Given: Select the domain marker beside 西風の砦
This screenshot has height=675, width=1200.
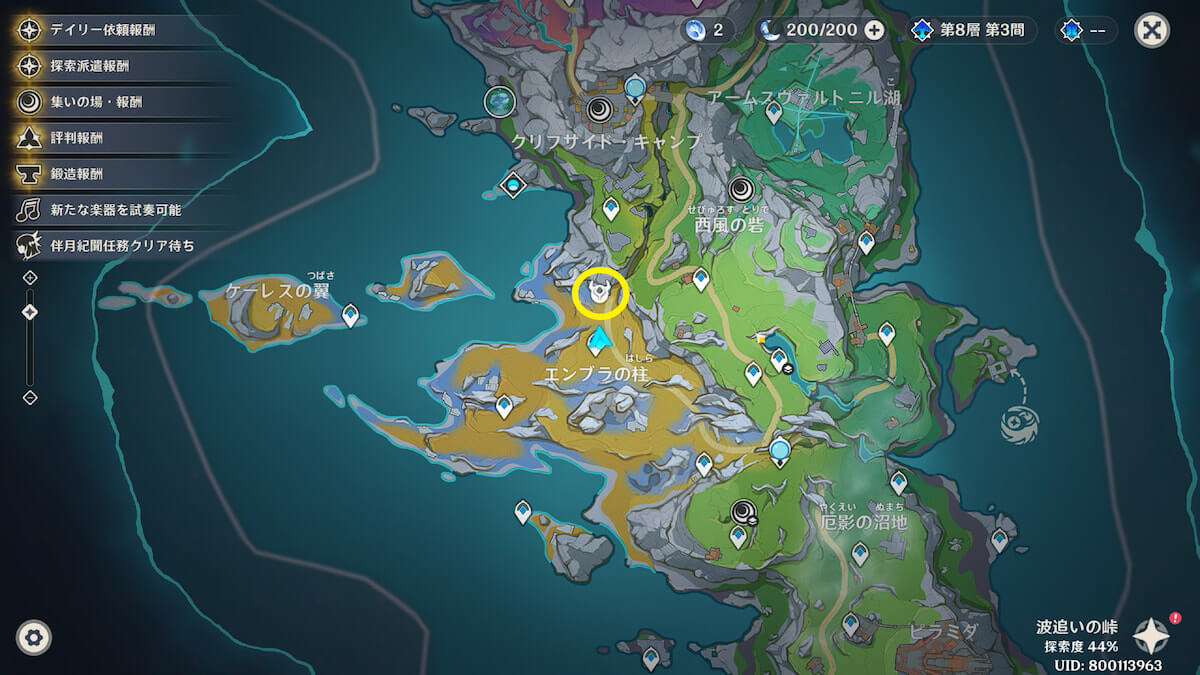Looking at the screenshot, I should coord(742,189).
